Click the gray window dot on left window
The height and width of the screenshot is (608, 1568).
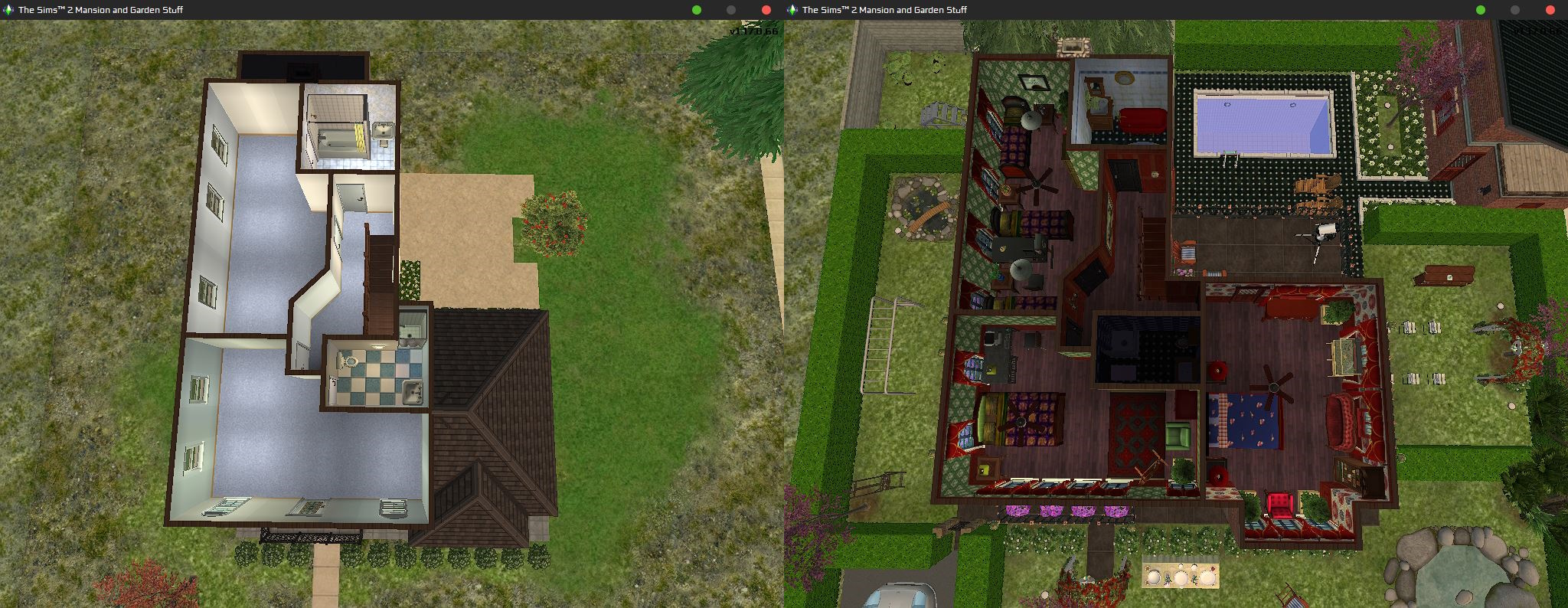[x=730, y=10]
